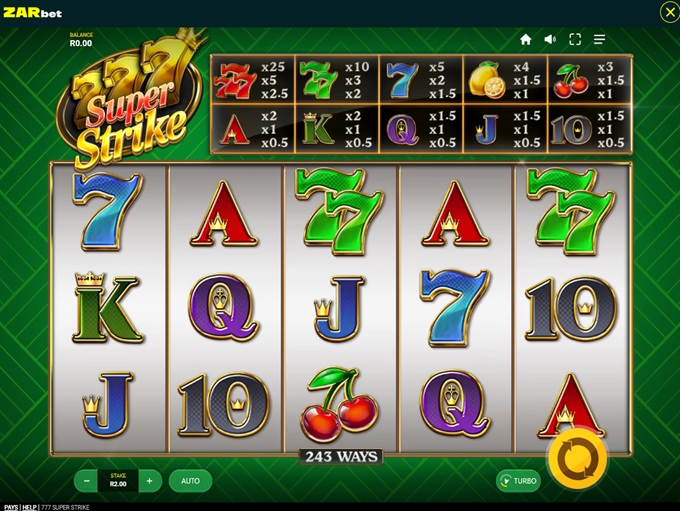
Task: Toggle TURBO mode
Action: click(518, 481)
